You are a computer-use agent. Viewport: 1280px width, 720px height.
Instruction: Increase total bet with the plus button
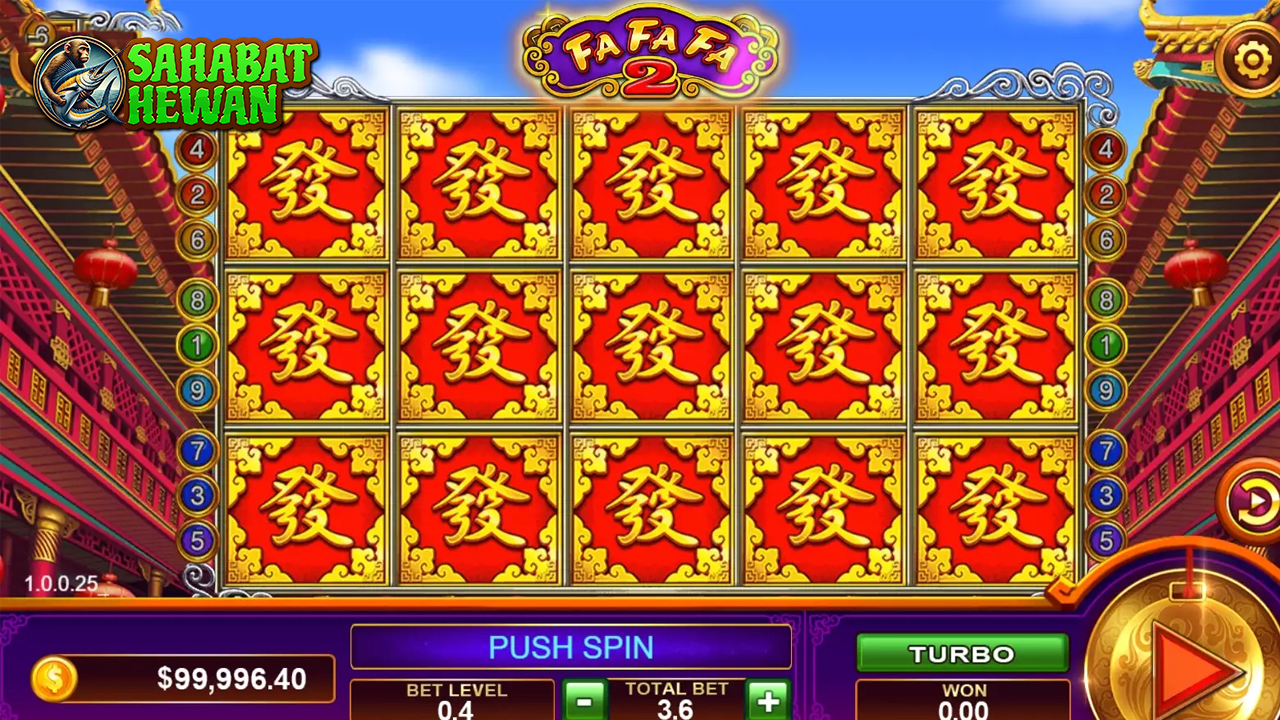coord(768,698)
